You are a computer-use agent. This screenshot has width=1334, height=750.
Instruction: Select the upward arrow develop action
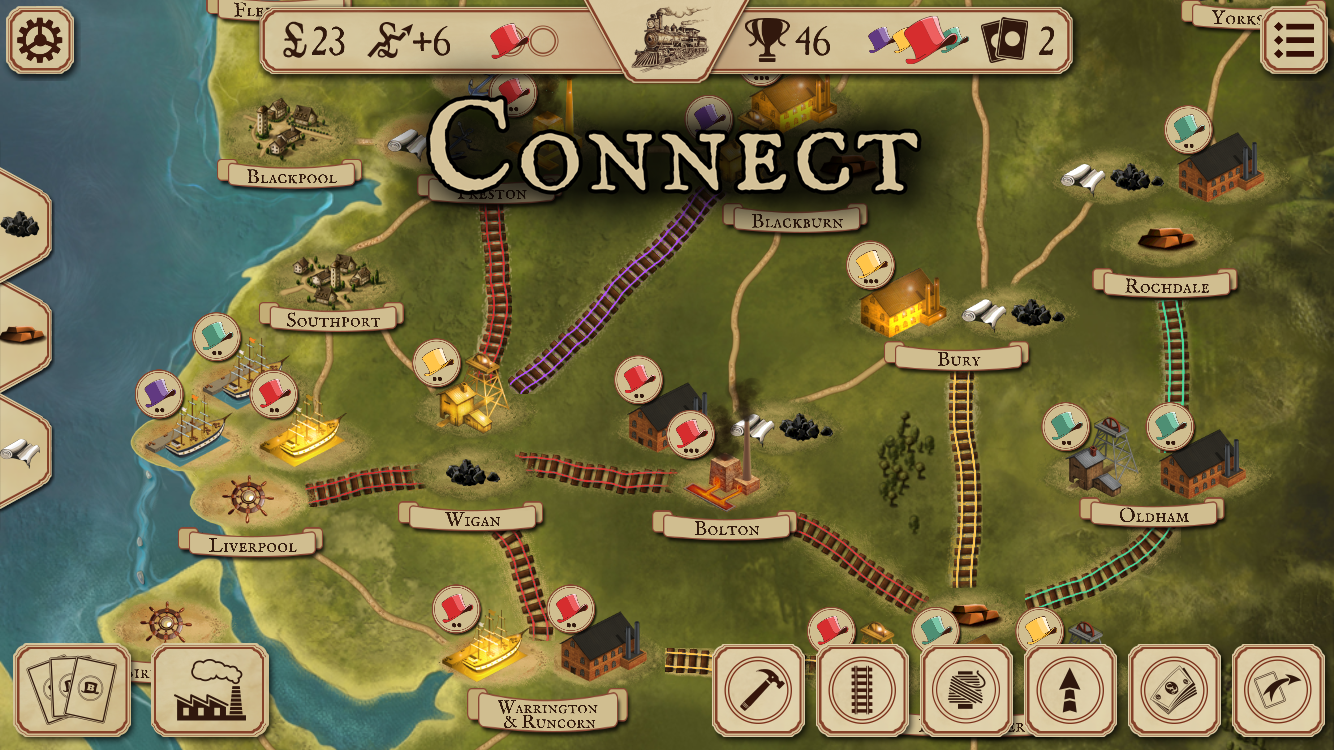1070,690
